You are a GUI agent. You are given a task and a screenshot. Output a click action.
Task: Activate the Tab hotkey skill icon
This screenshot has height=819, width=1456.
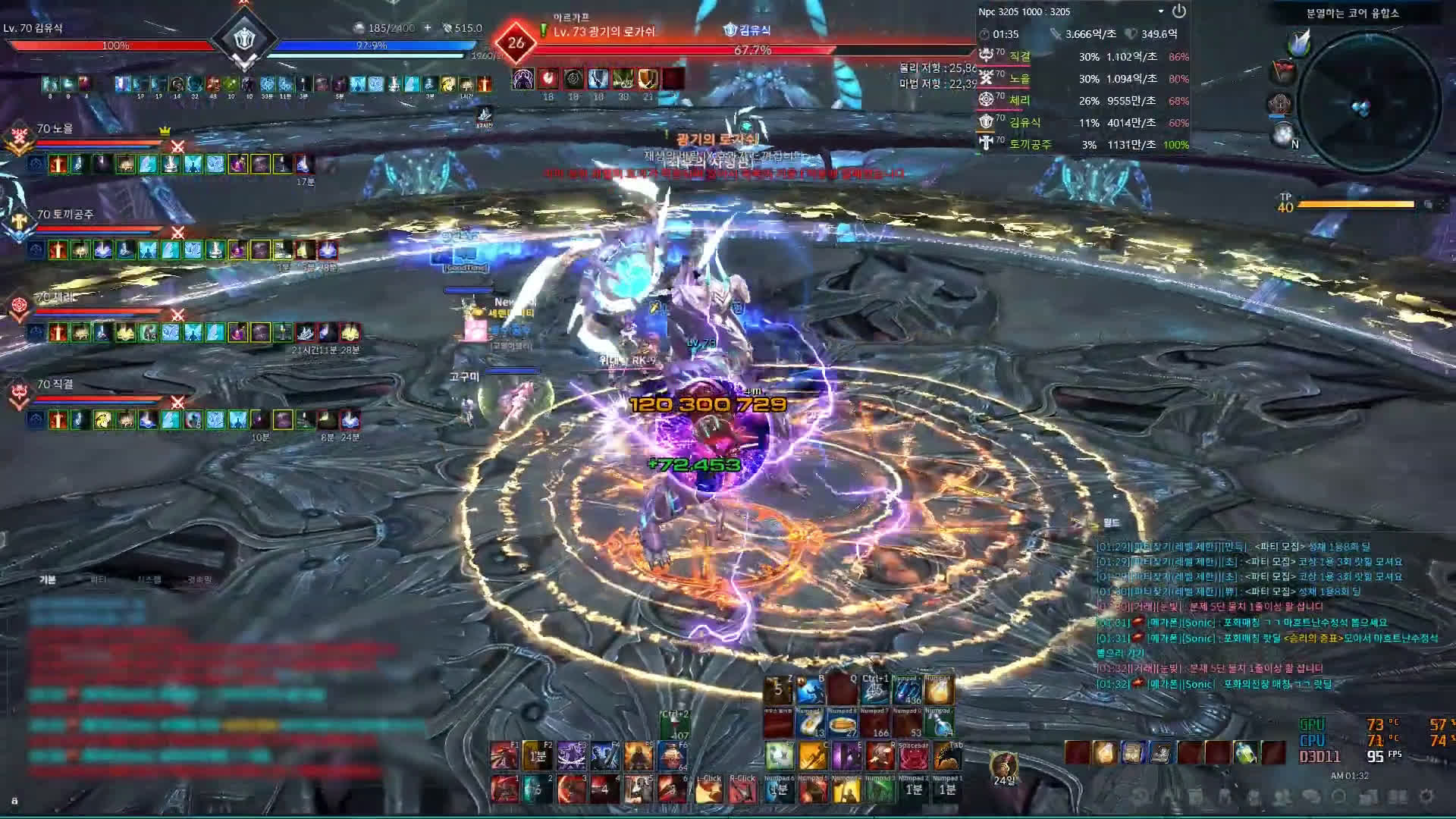coord(946,756)
